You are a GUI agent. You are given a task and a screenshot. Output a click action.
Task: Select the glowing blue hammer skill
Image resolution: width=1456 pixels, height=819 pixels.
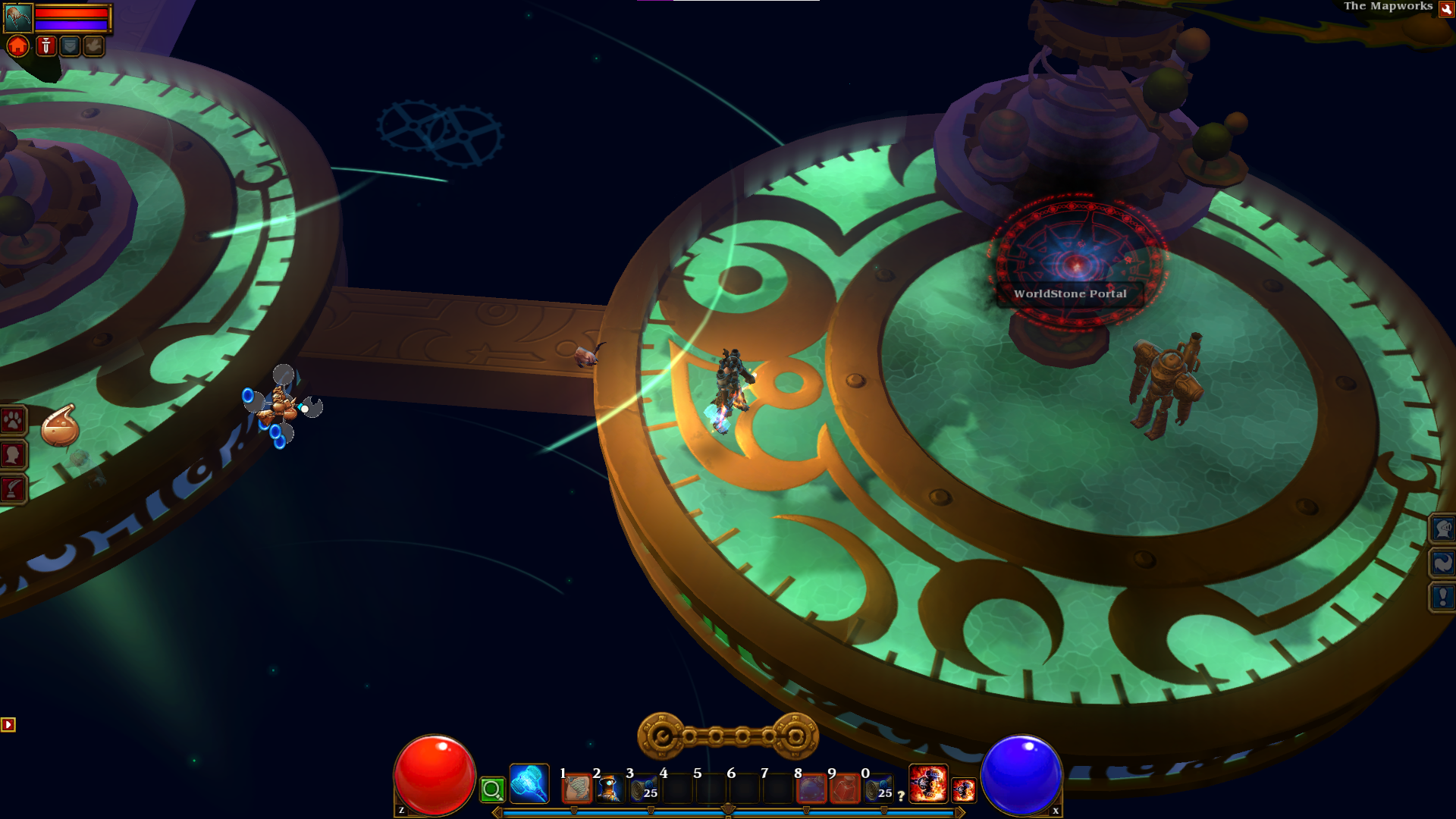529,783
